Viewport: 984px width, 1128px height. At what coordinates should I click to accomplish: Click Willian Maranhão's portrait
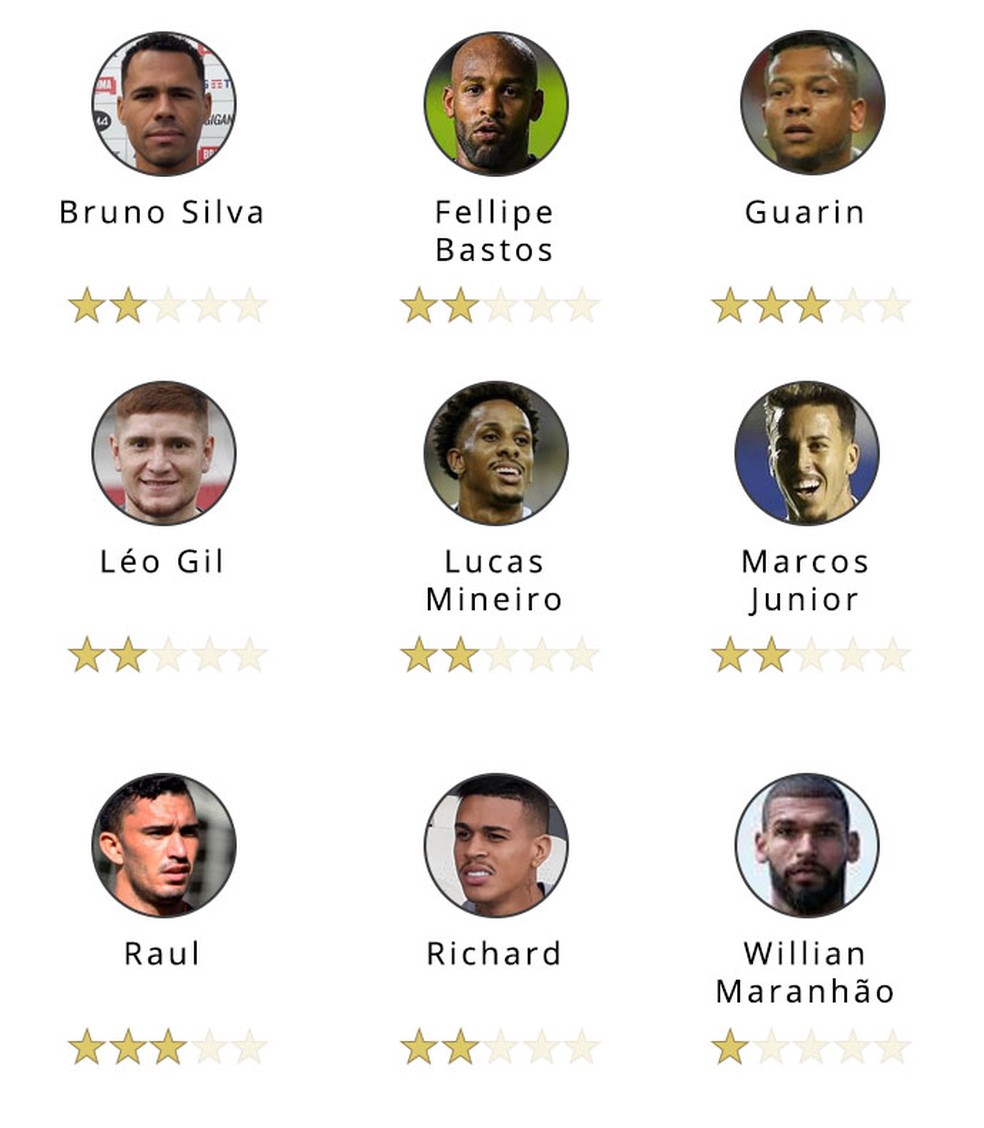pyautogui.click(x=807, y=844)
